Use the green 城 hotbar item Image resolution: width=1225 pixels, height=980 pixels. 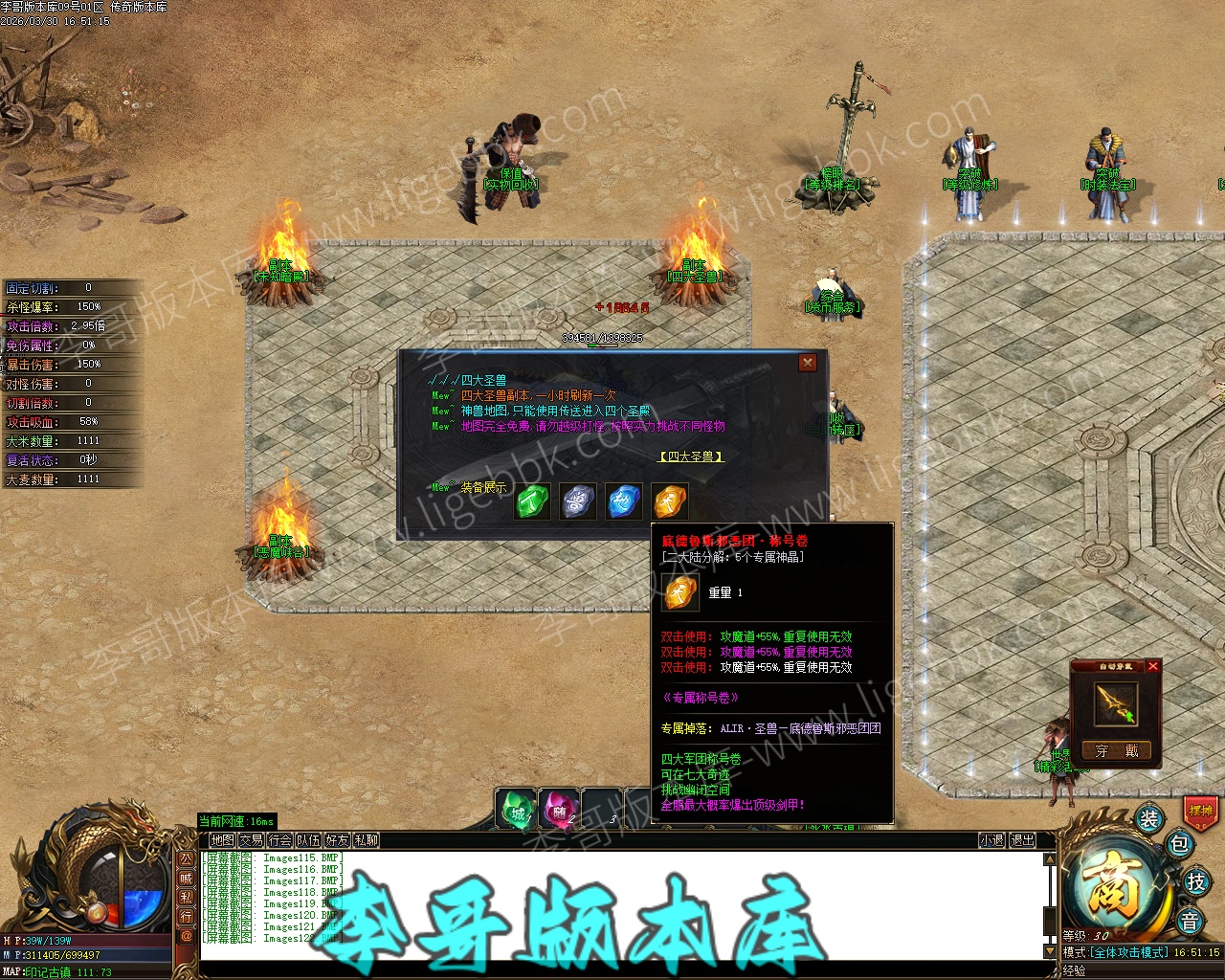[517, 811]
